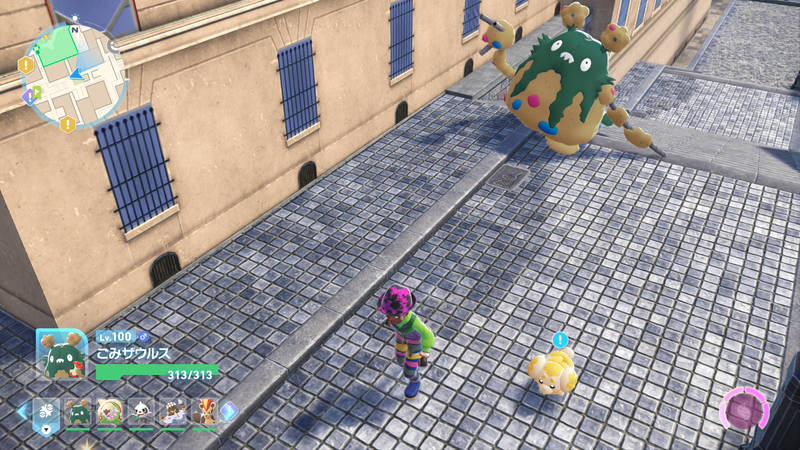Select the brown and grey Pokémon party slot
The height and width of the screenshot is (450, 800).
(172, 411)
